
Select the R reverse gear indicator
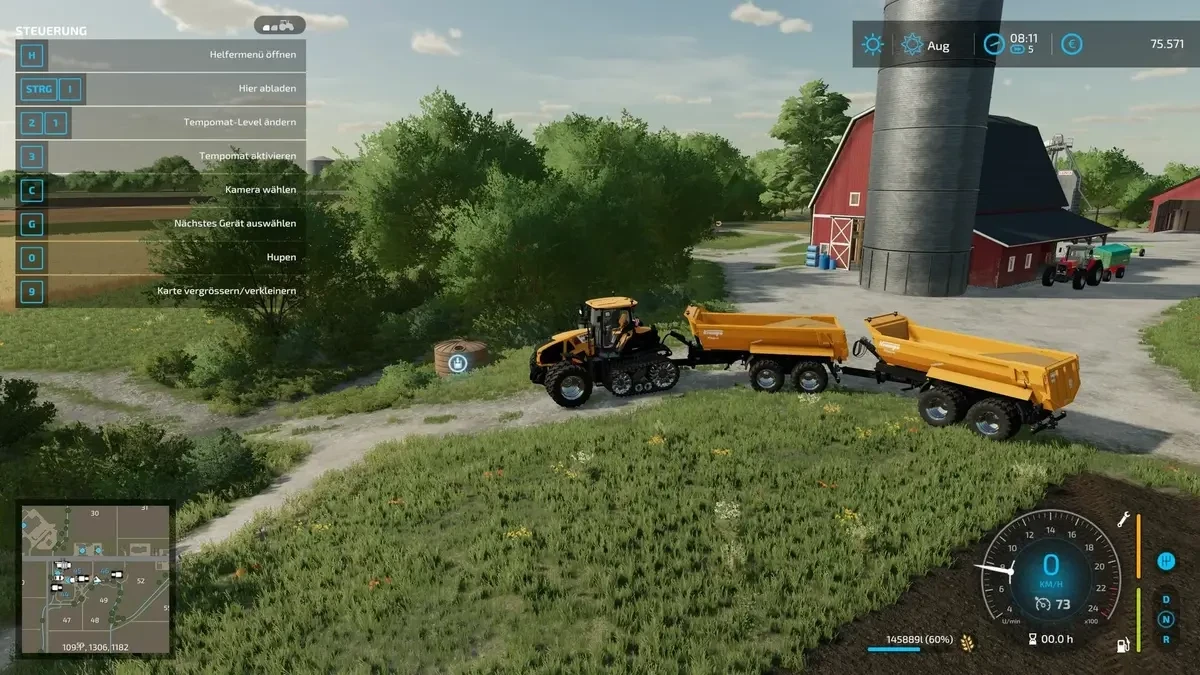(x=1165, y=639)
